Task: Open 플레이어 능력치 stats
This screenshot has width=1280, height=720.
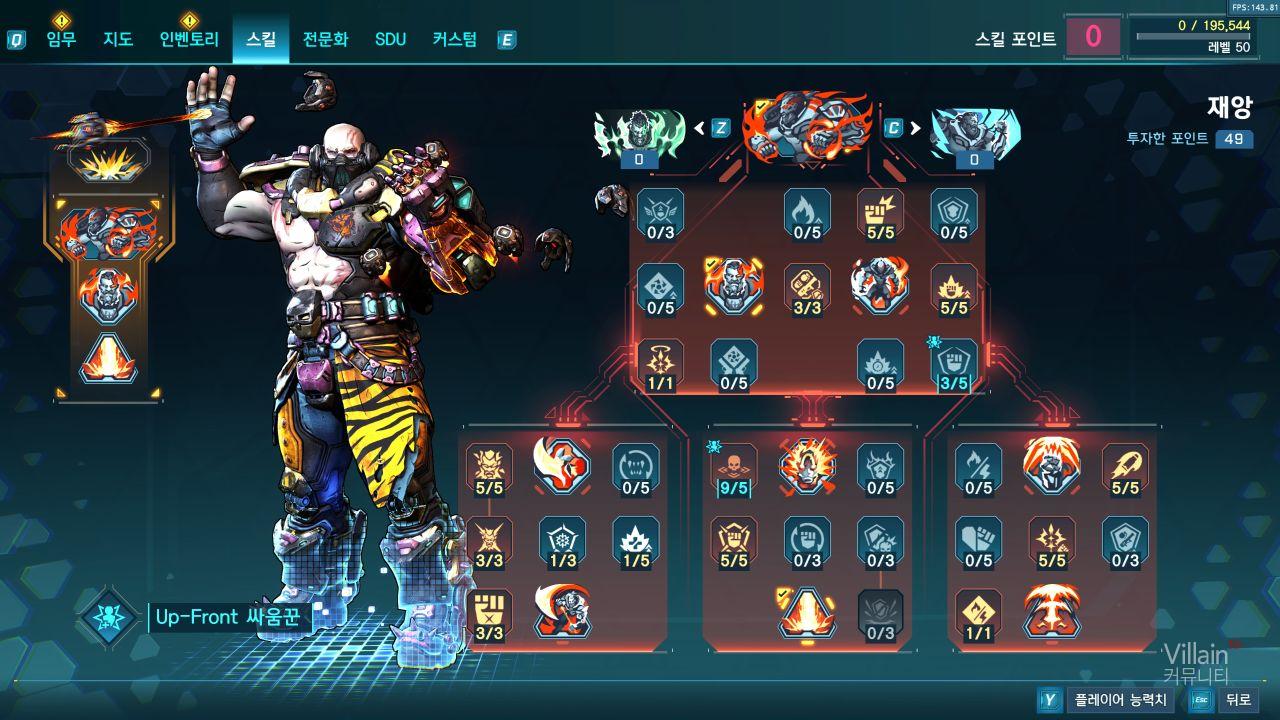Action: (1118, 700)
